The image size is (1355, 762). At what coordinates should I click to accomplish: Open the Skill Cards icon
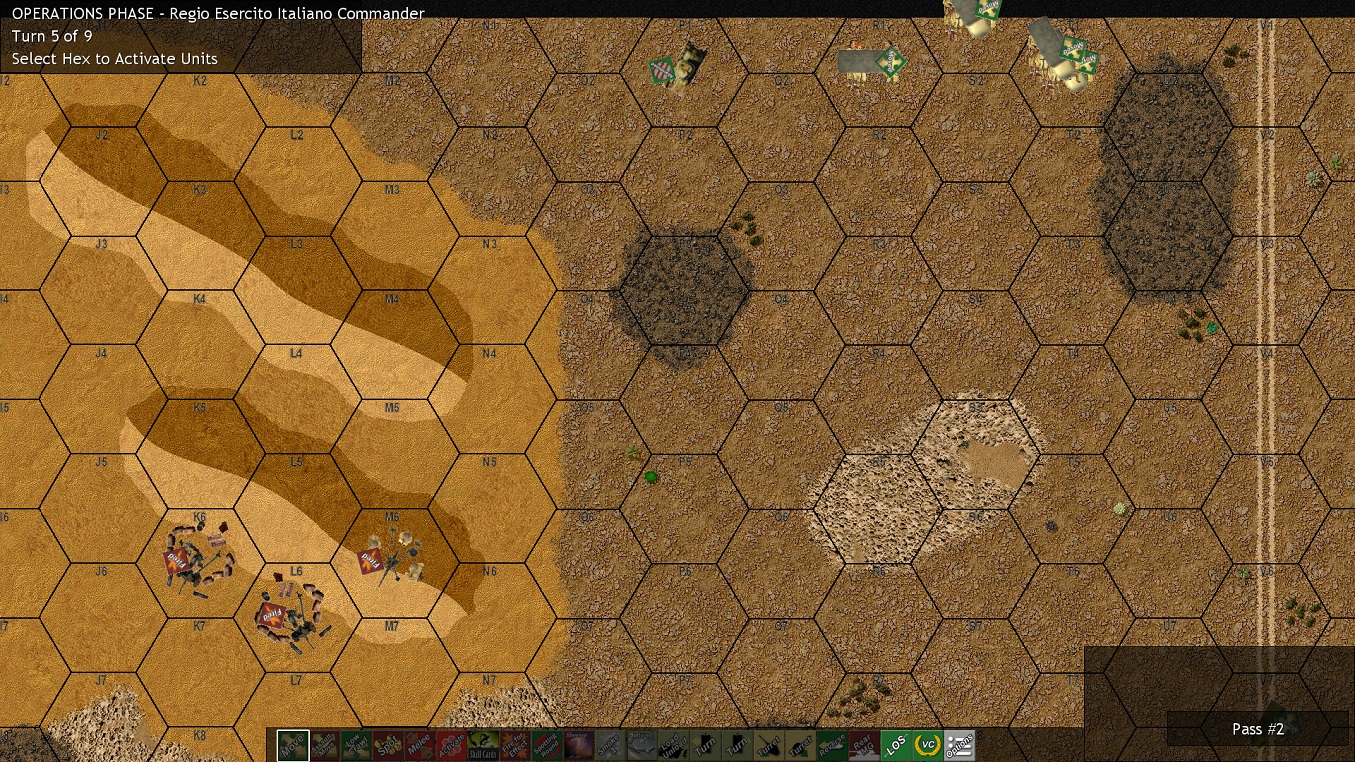(485, 745)
